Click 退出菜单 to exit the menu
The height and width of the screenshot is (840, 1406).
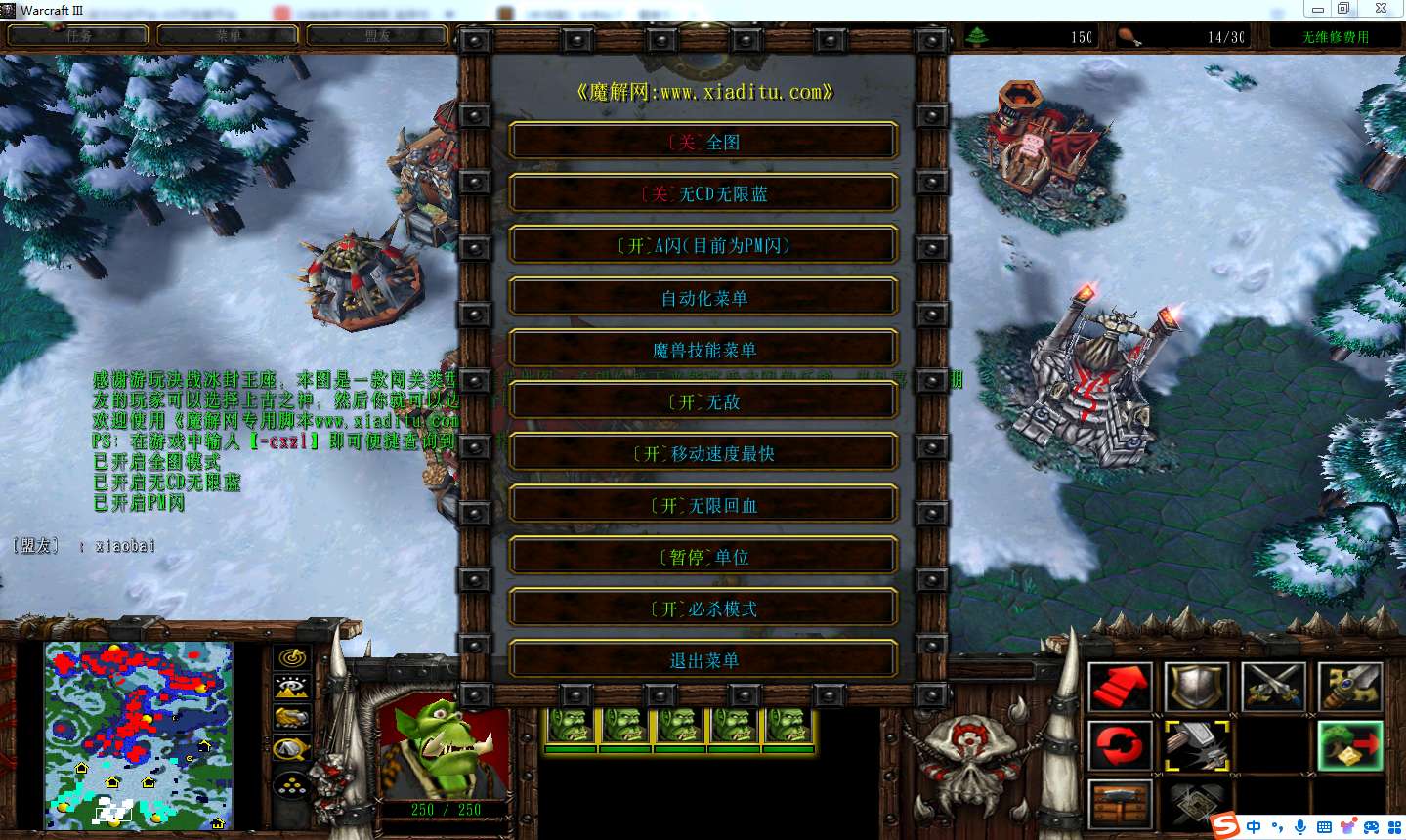point(703,659)
